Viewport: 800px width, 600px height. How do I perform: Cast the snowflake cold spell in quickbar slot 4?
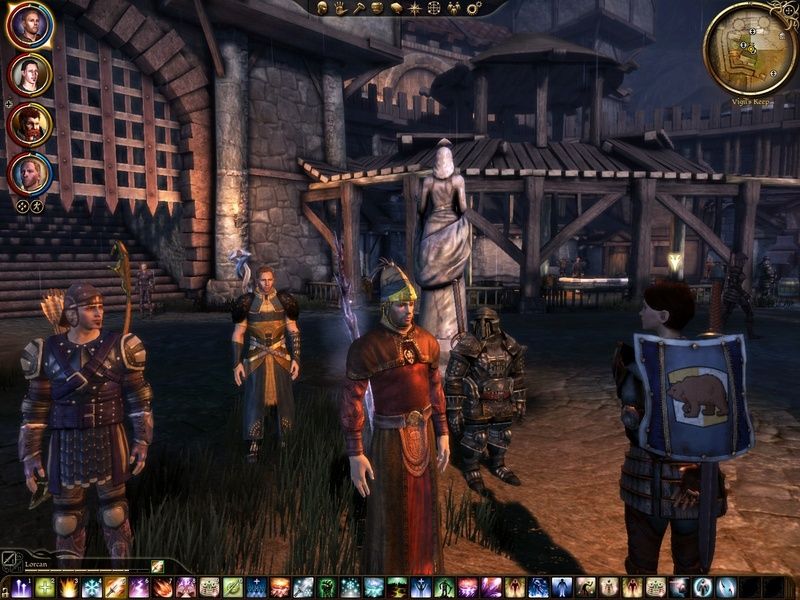click(92, 588)
